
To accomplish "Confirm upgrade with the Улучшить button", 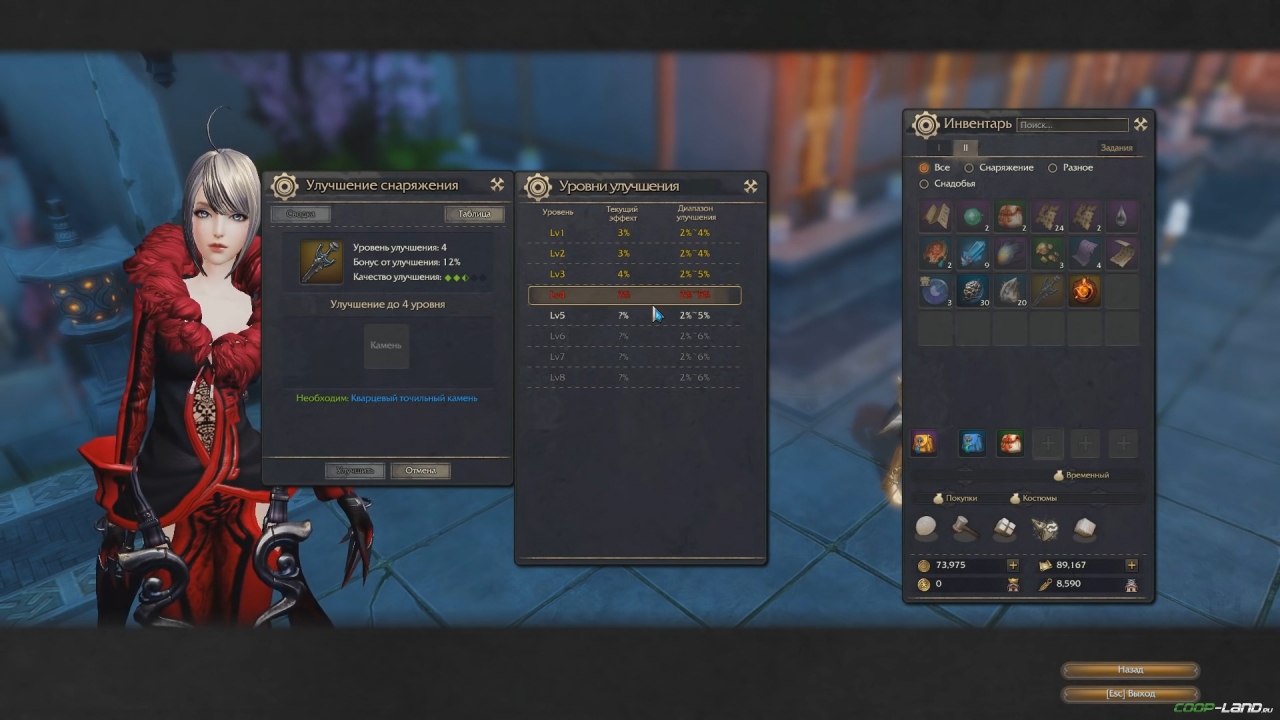I will click(354, 470).
